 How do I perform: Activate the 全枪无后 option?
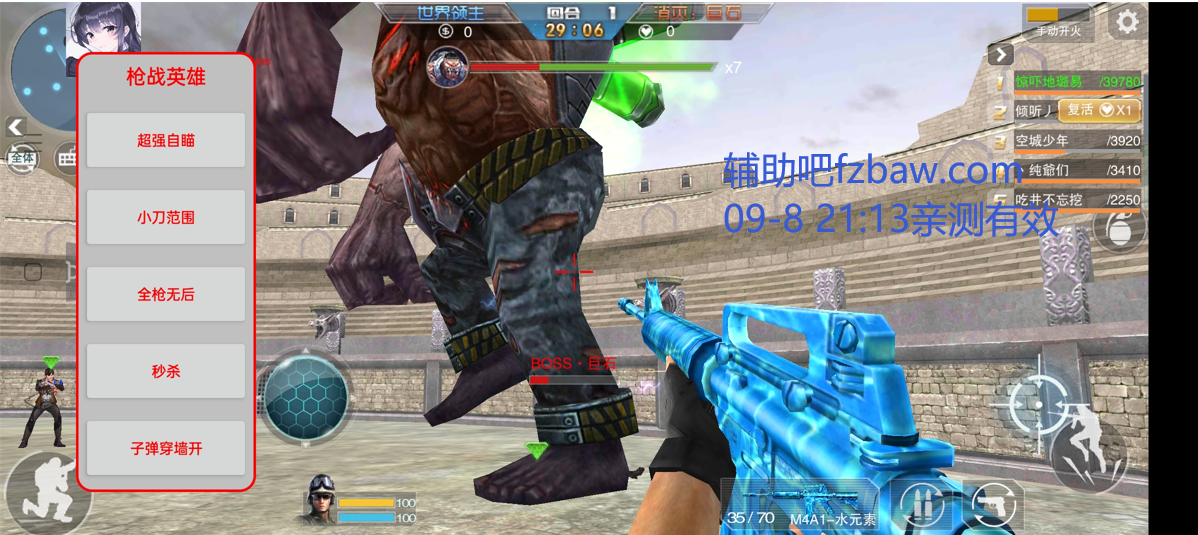pos(166,294)
